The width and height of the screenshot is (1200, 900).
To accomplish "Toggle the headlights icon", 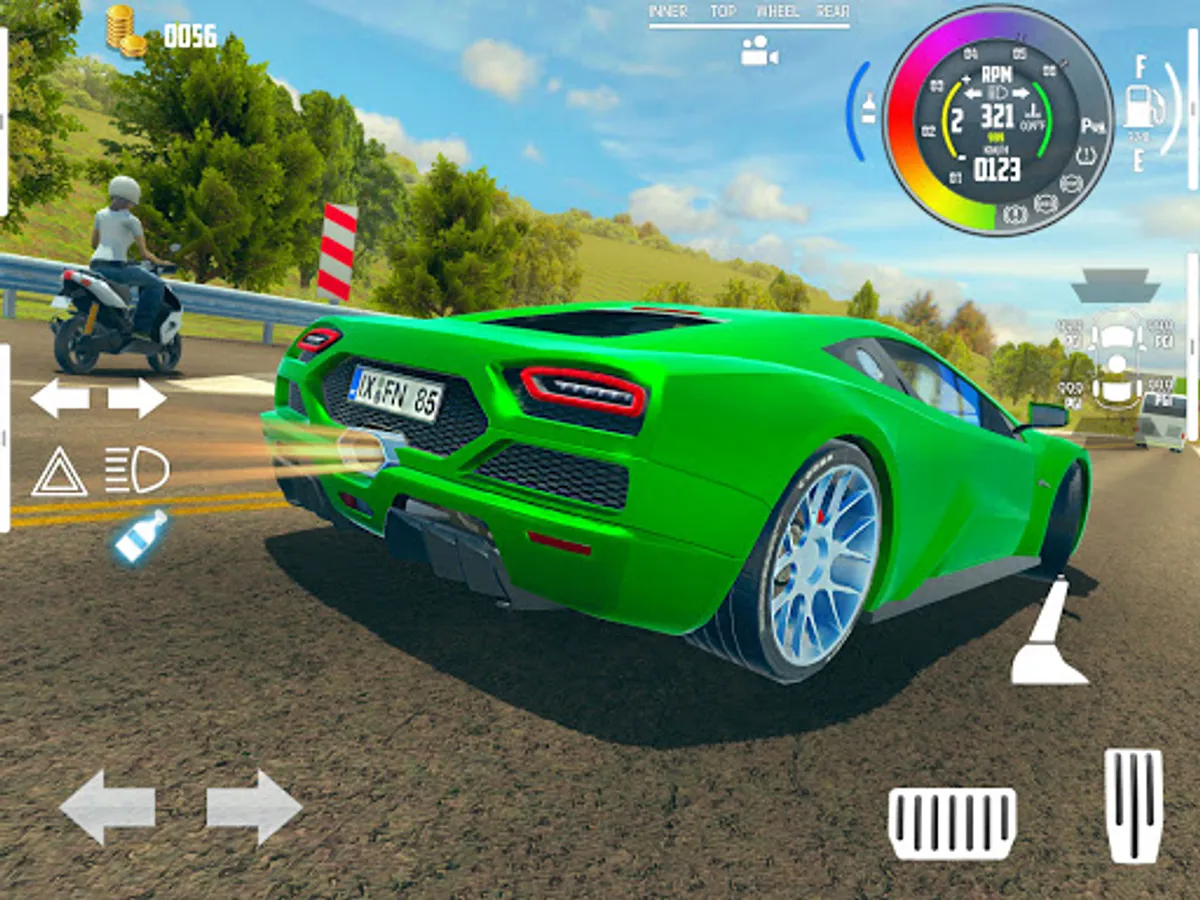I will [137, 470].
